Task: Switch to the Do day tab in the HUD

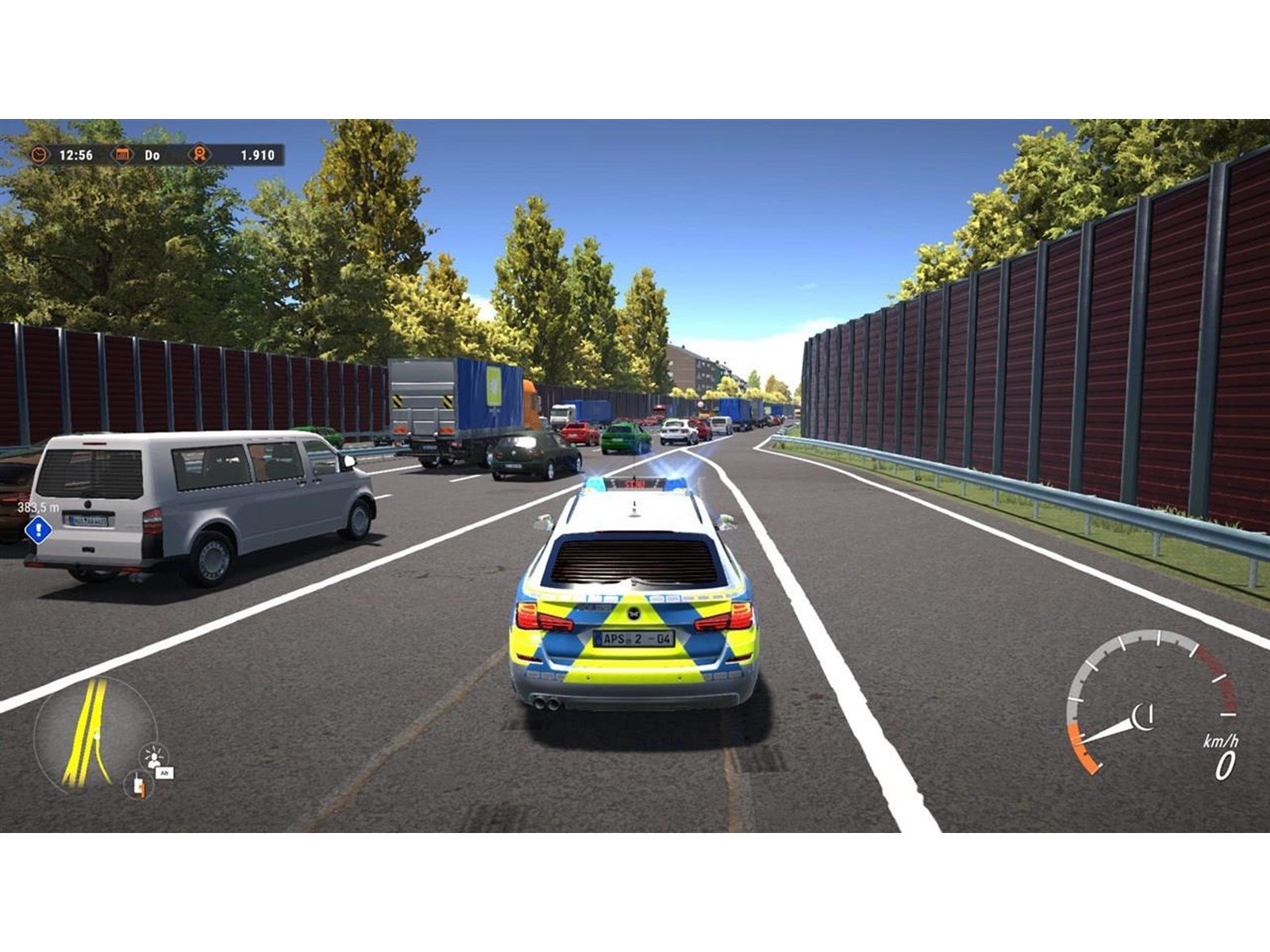Action: pos(151,156)
